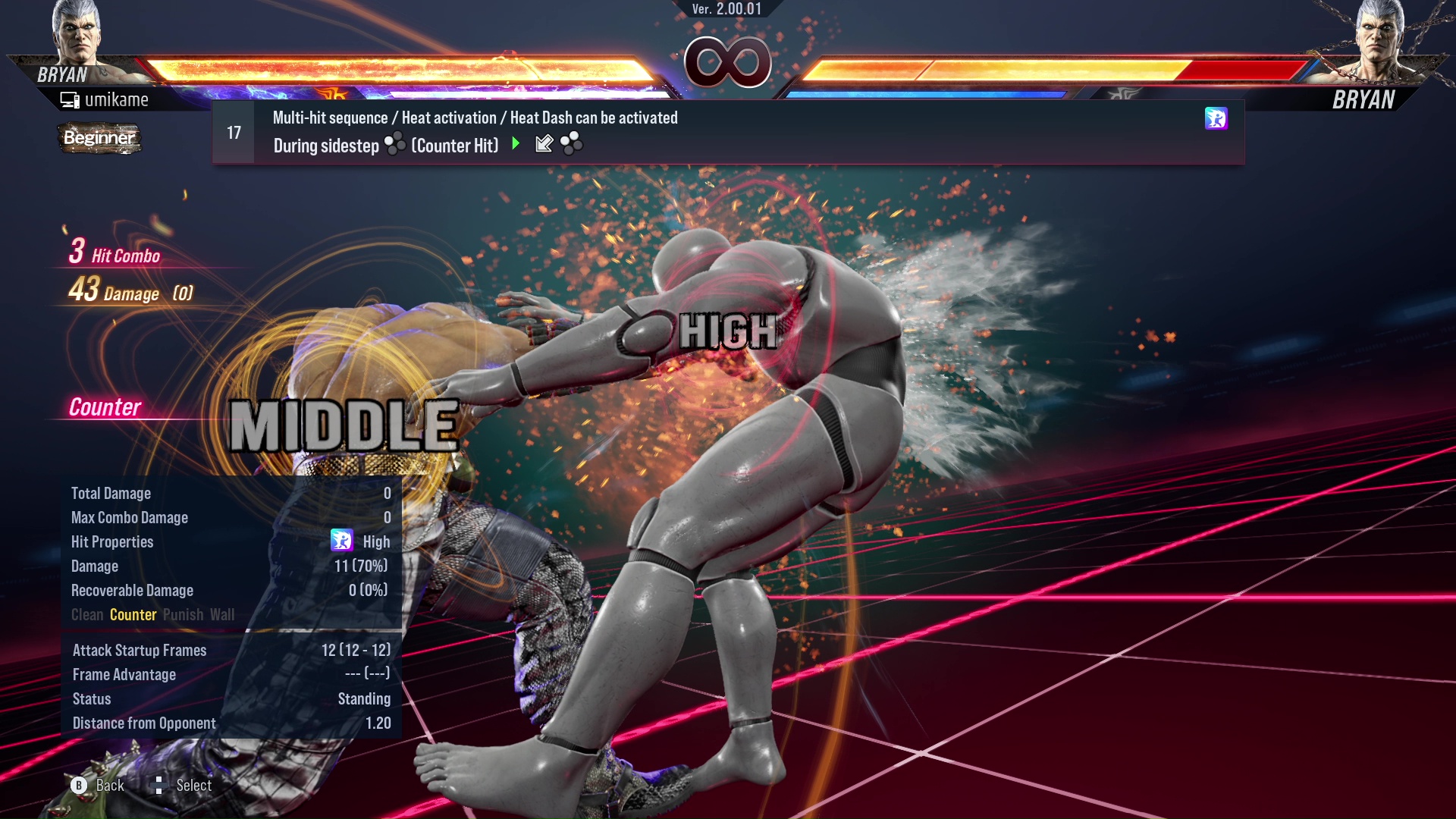Viewport: 1456px width, 819px height.
Task: Open sample combo entry number 17
Action: (x=233, y=133)
